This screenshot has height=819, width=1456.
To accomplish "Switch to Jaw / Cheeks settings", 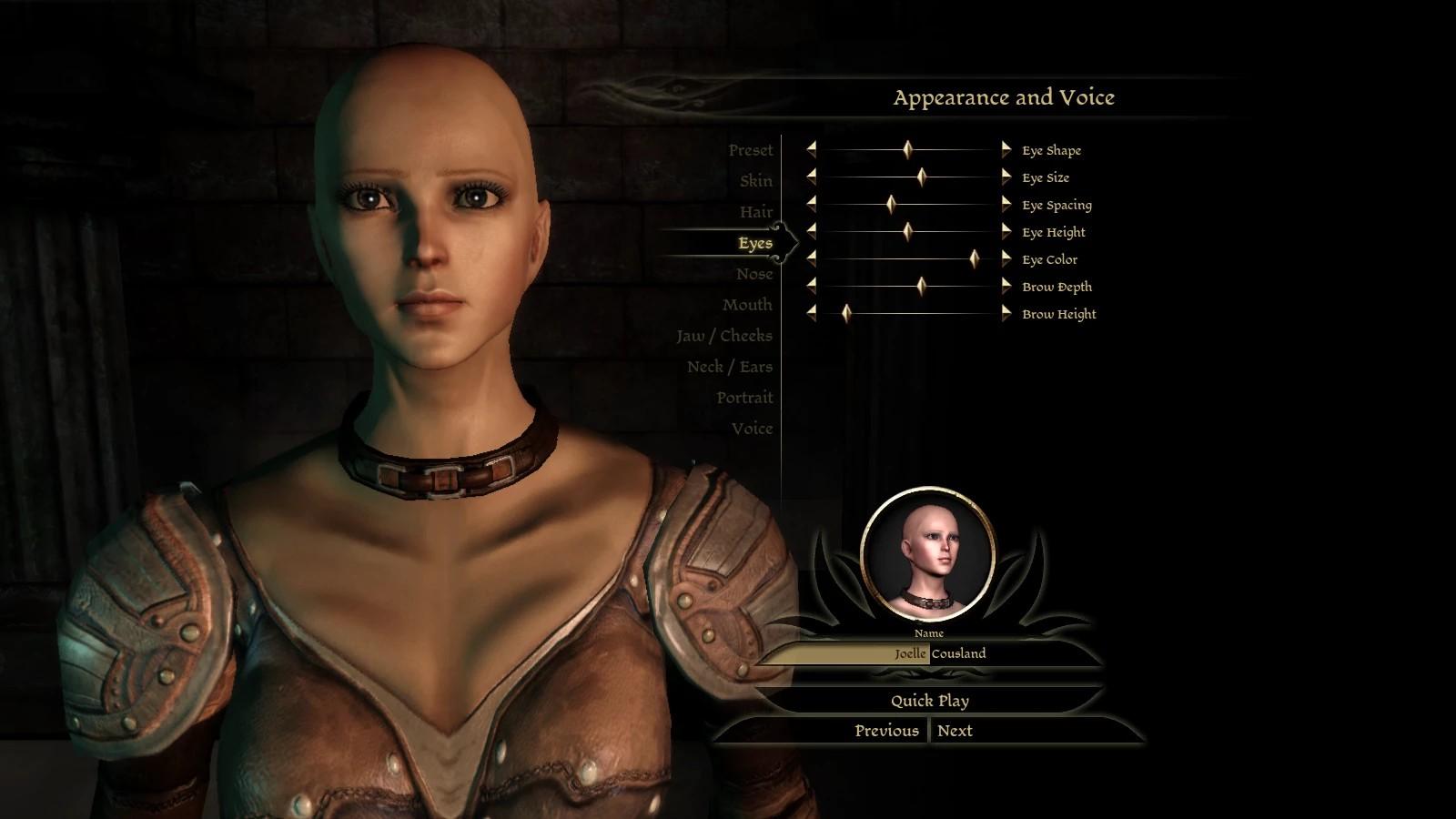I will 723,336.
